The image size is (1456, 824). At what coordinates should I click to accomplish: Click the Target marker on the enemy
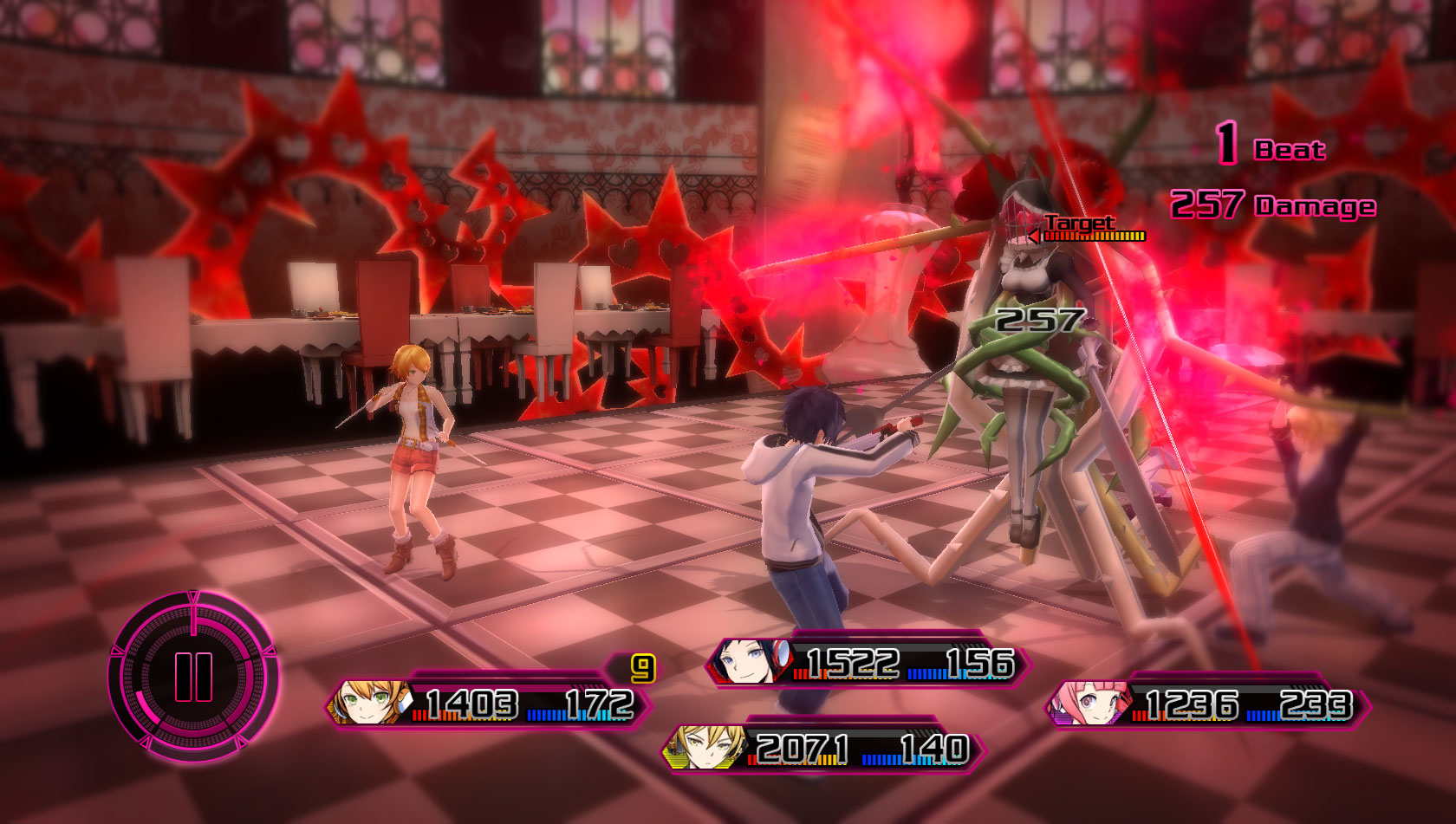coord(1079,224)
